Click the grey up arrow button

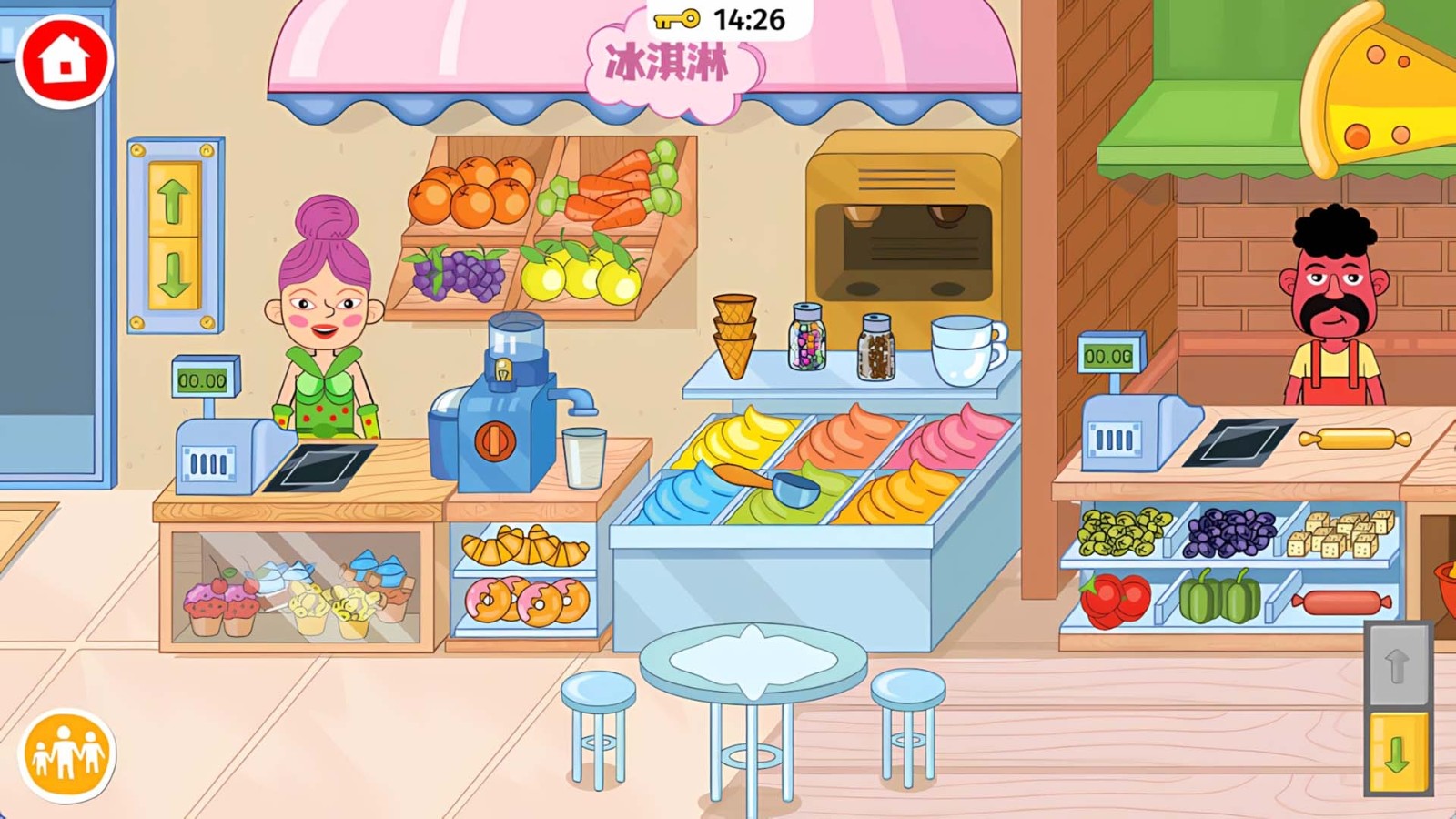(x=1398, y=665)
